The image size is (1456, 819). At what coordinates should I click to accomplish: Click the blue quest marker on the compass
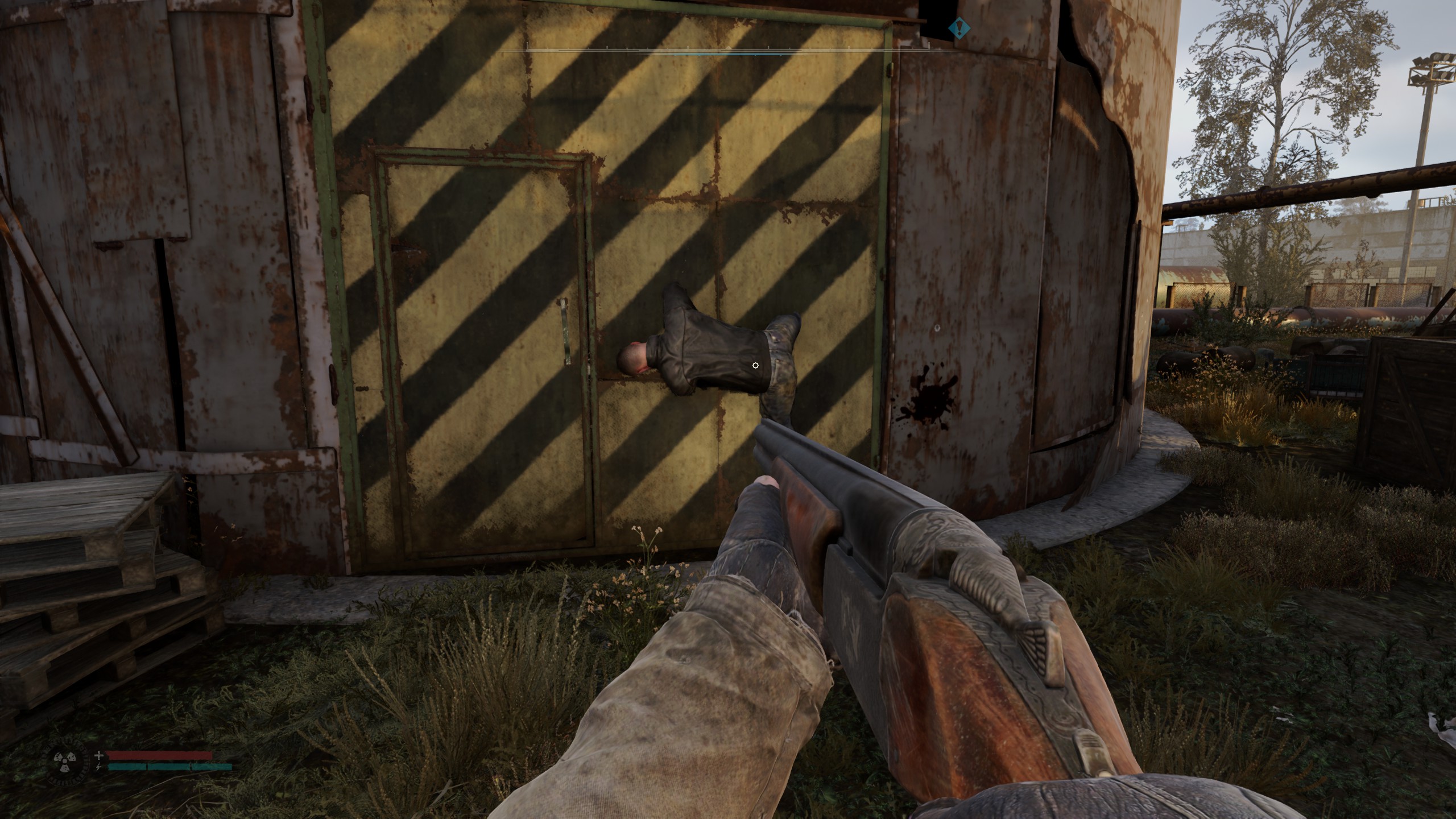click(x=959, y=27)
